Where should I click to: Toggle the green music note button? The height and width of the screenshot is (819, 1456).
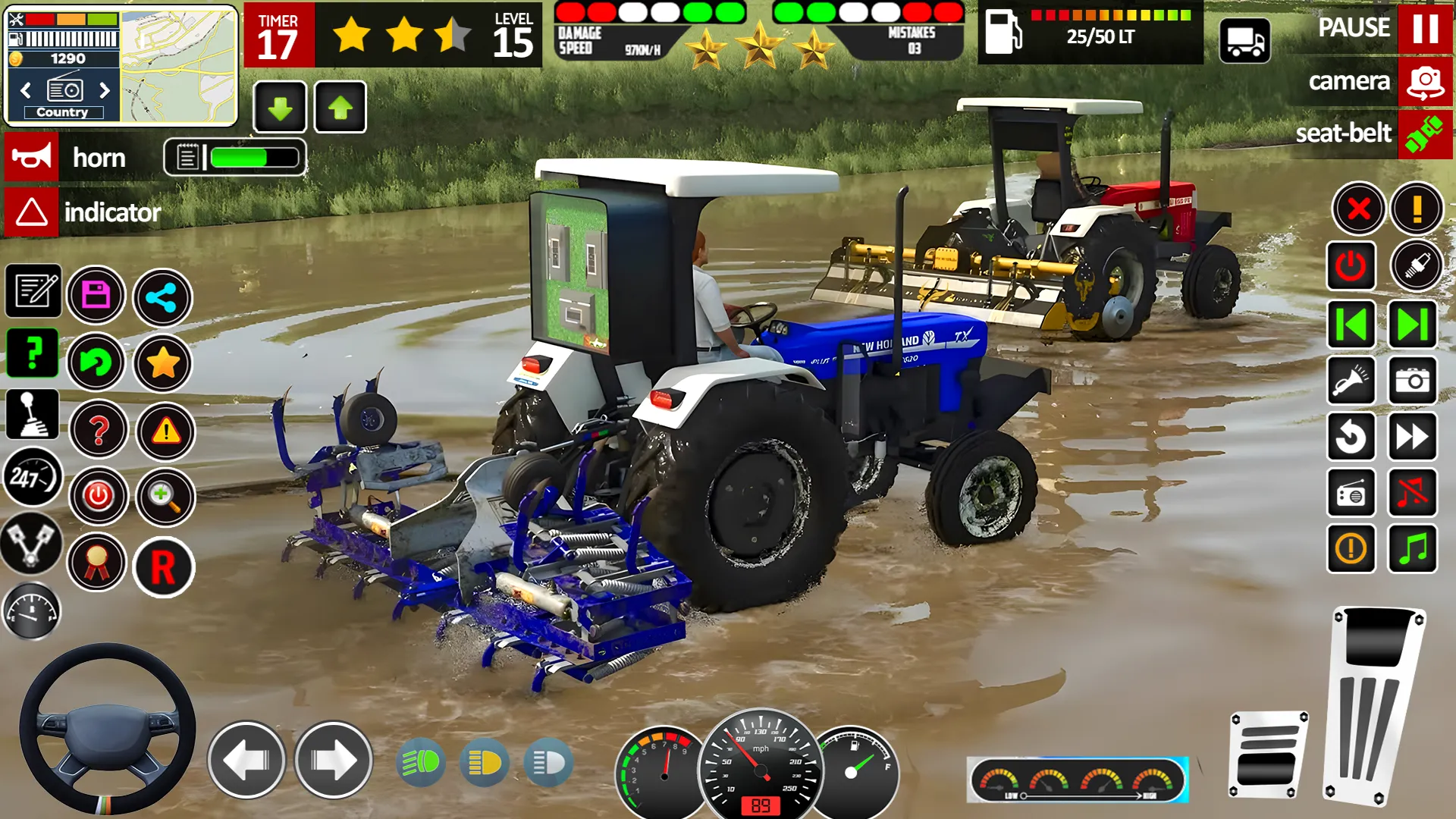tap(1412, 548)
